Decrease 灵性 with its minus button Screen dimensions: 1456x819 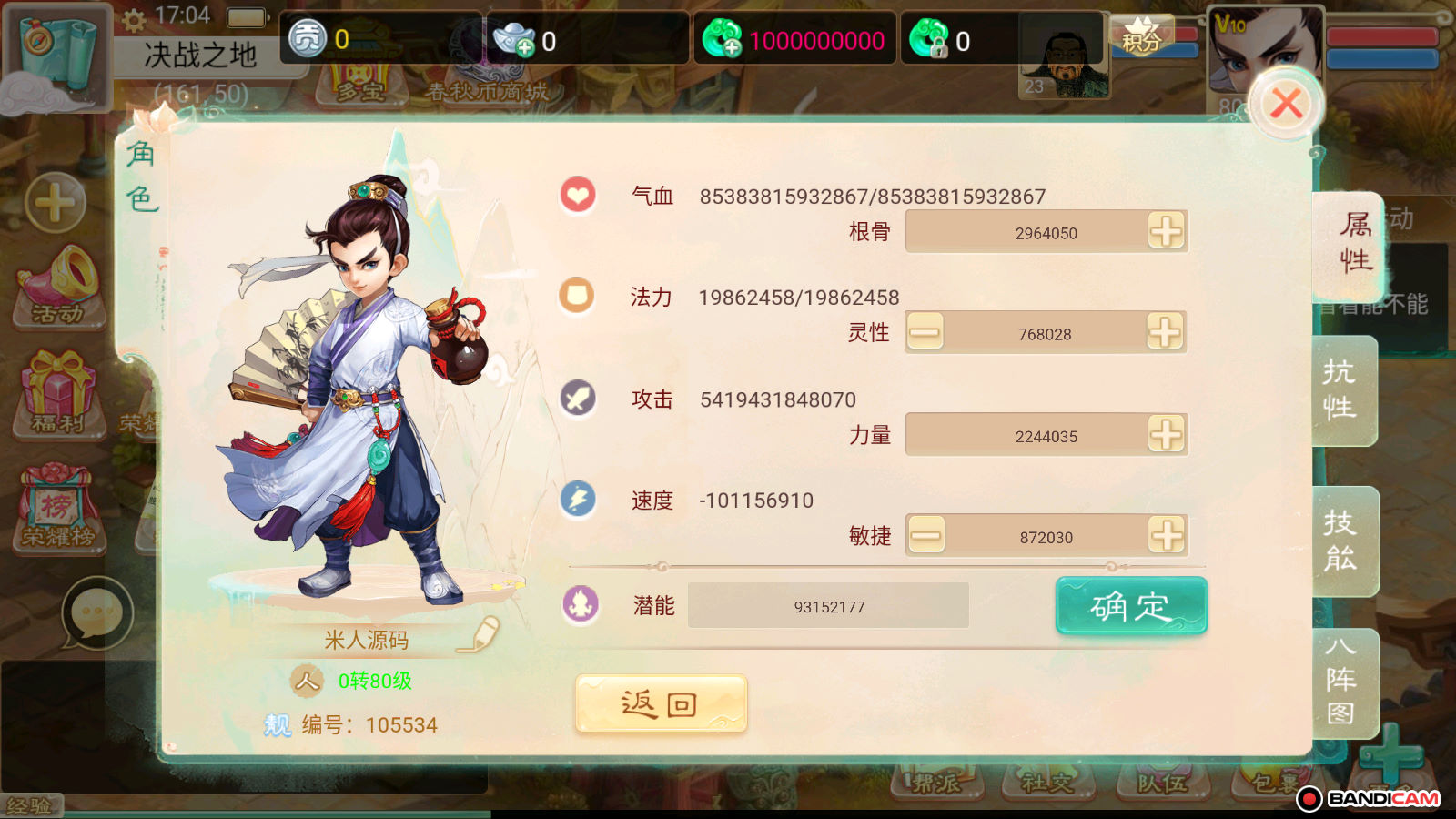pos(925,333)
